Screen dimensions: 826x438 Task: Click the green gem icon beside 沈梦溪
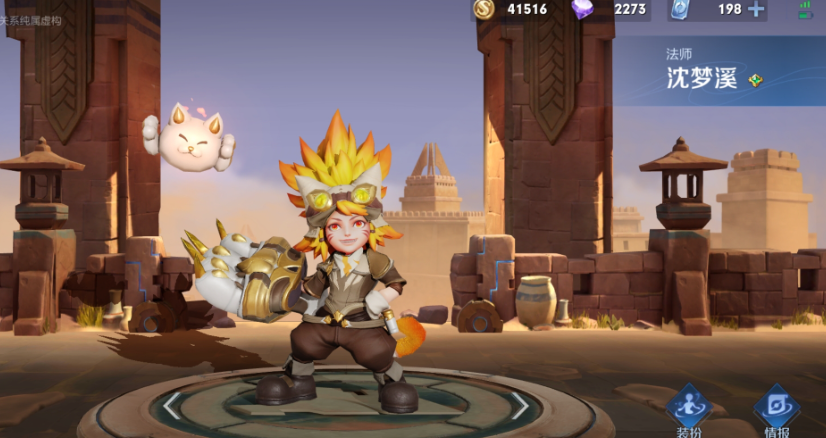(x=755, y=80)
